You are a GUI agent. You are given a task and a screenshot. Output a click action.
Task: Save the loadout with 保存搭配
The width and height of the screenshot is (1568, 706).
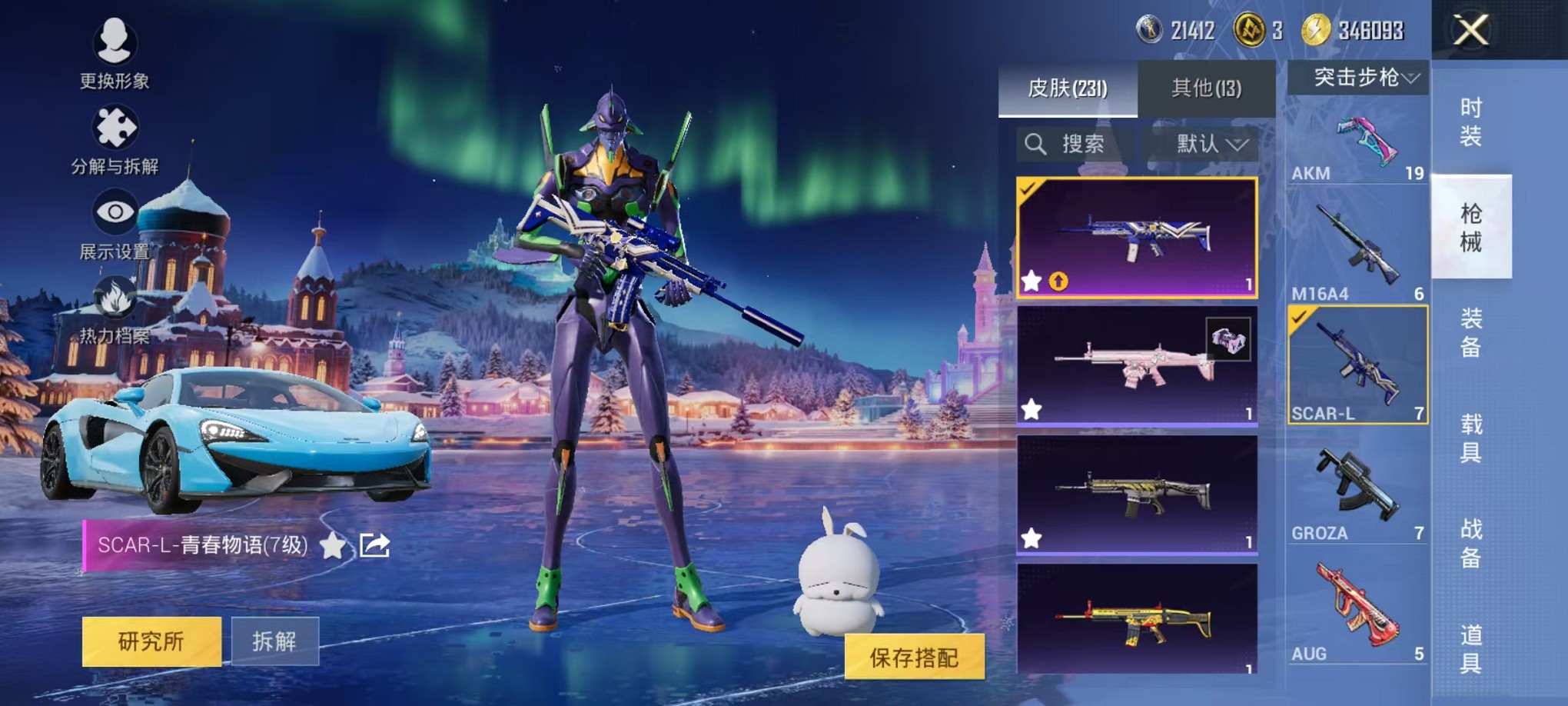click(x=914, y=657)
